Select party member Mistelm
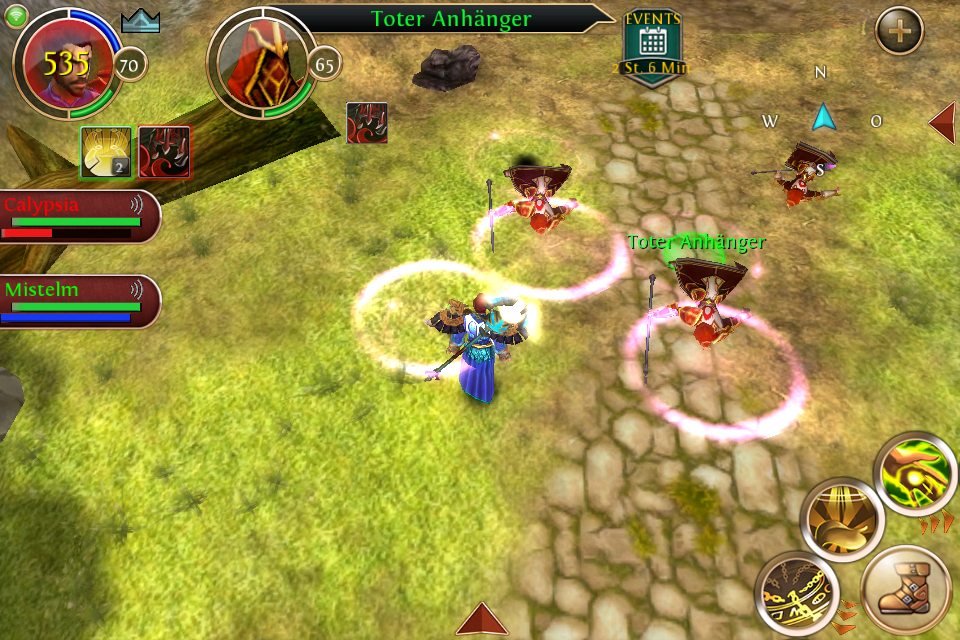Viewport: 960px width, 640px height. [78, 301]
